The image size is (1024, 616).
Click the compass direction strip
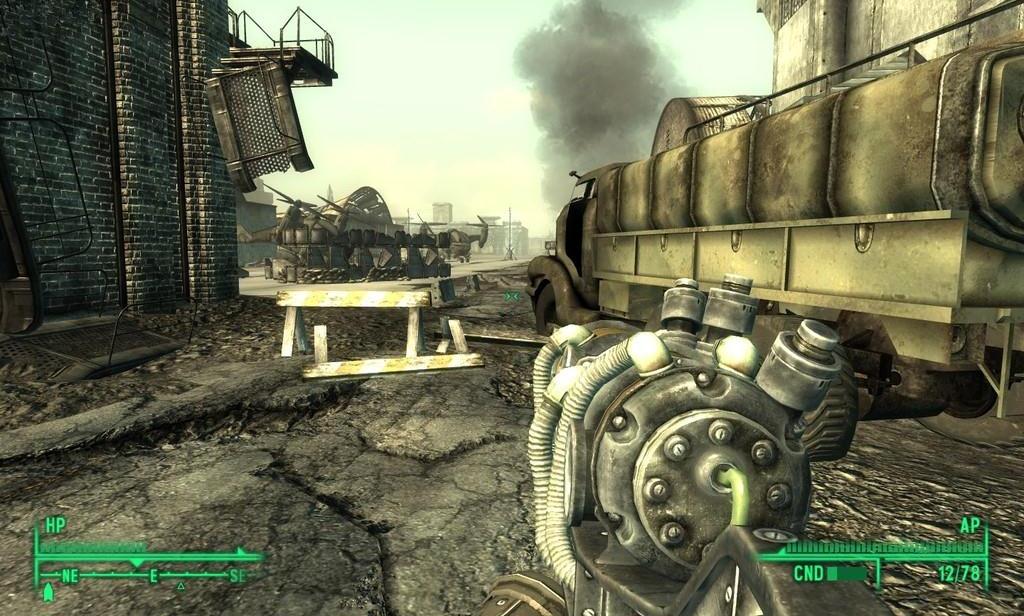pyautogui.click(x=150, y=575)
